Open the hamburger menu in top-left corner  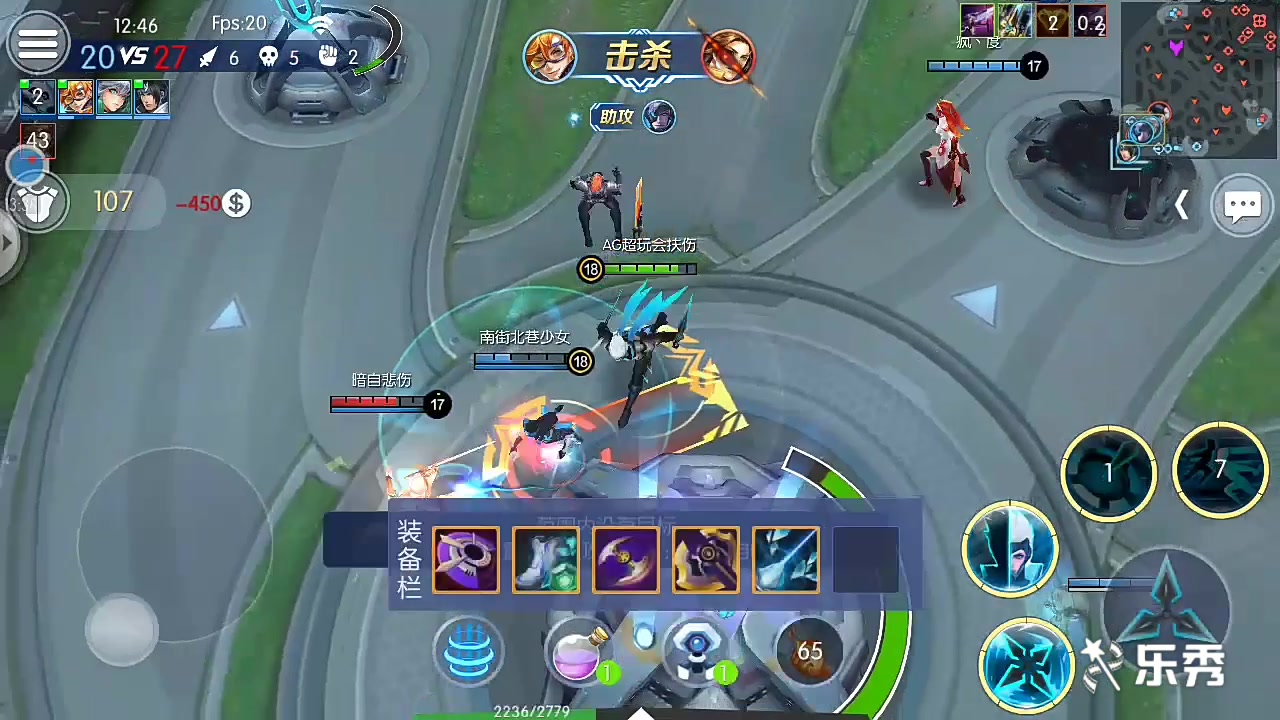coord(38,42)
